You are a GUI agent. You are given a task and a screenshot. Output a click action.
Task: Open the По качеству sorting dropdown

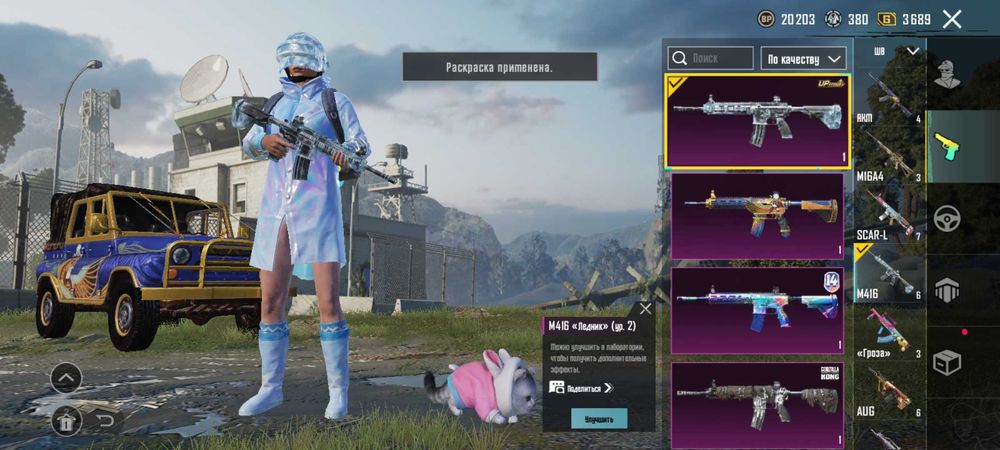point(804,58)
